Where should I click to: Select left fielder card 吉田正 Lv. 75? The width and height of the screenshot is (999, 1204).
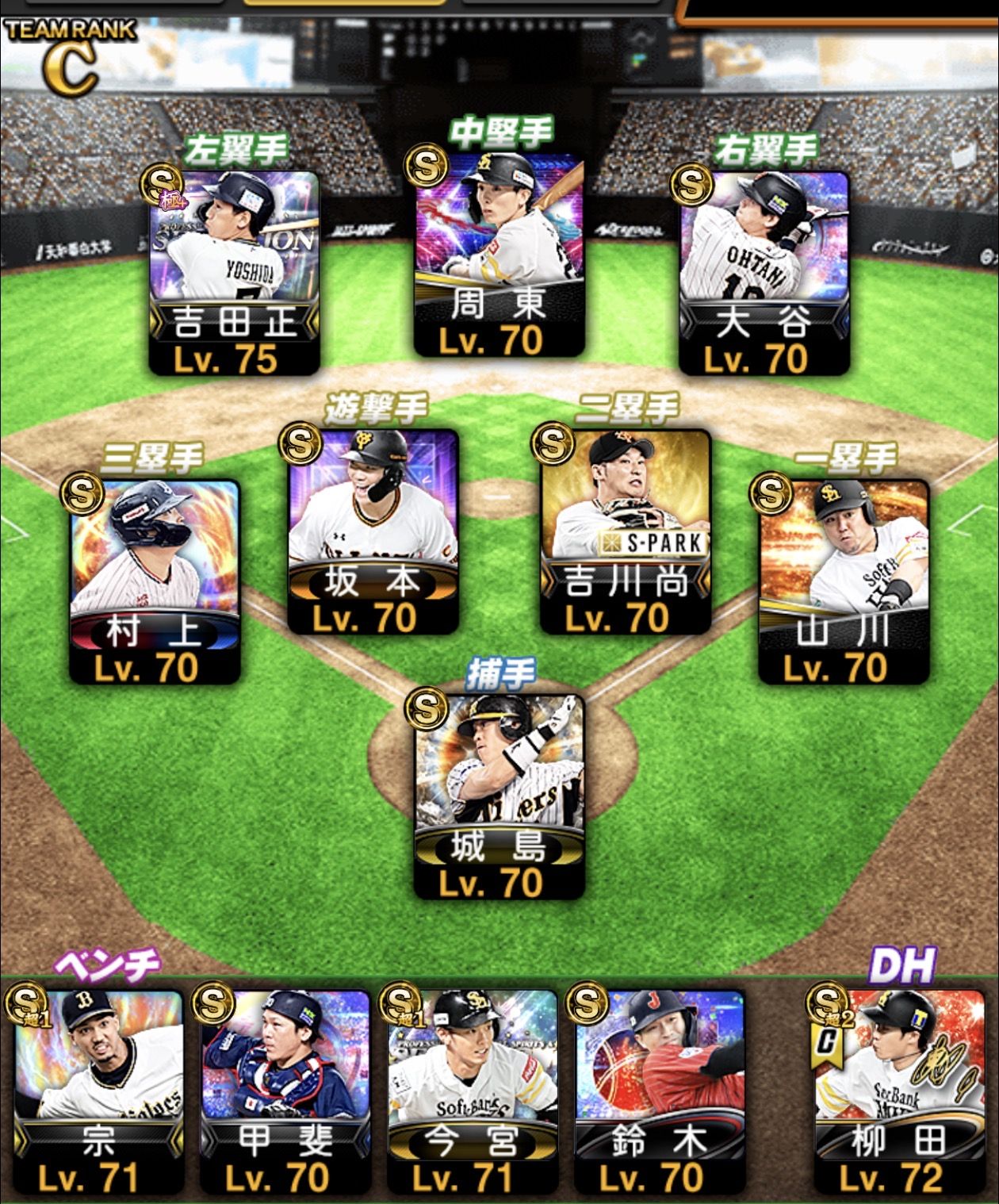point(235,272)
